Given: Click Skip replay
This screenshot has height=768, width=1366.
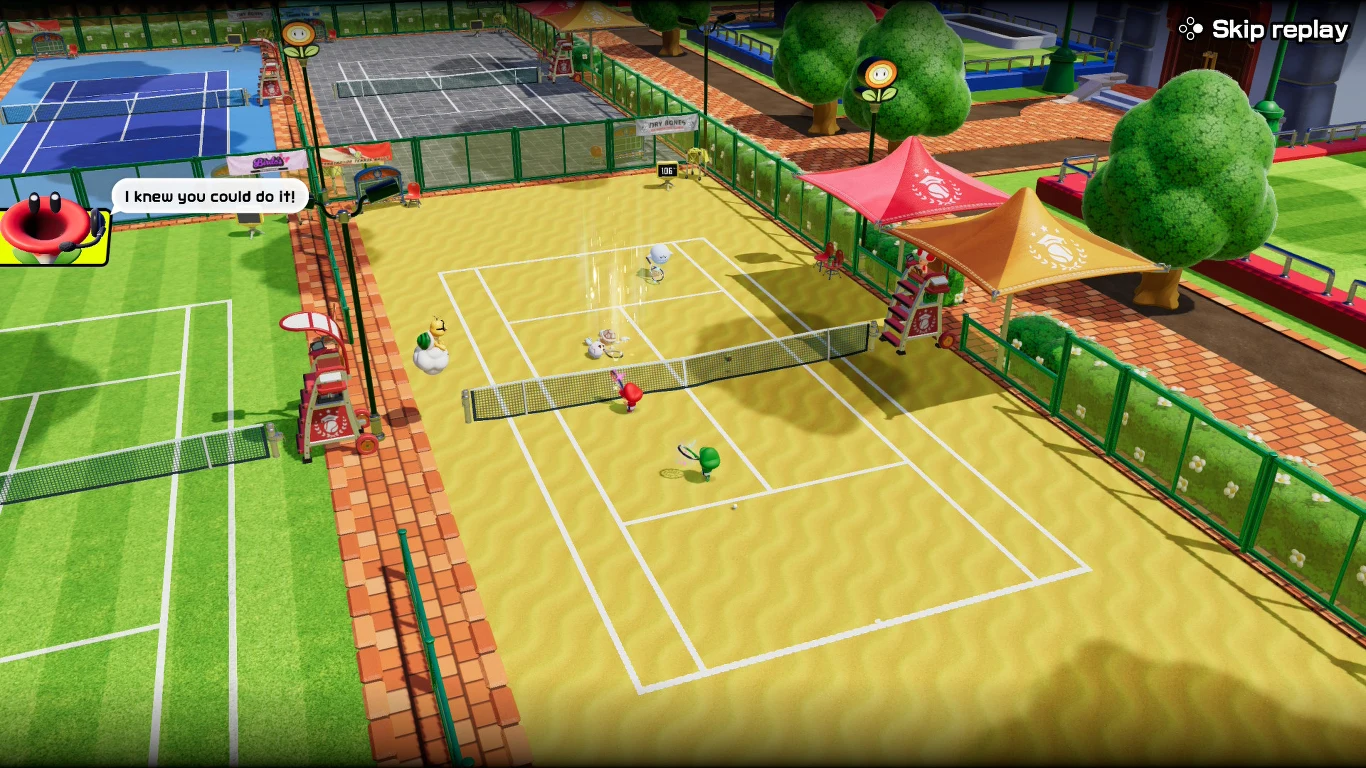Looking at the screenshot, I should coord(1278,28).
